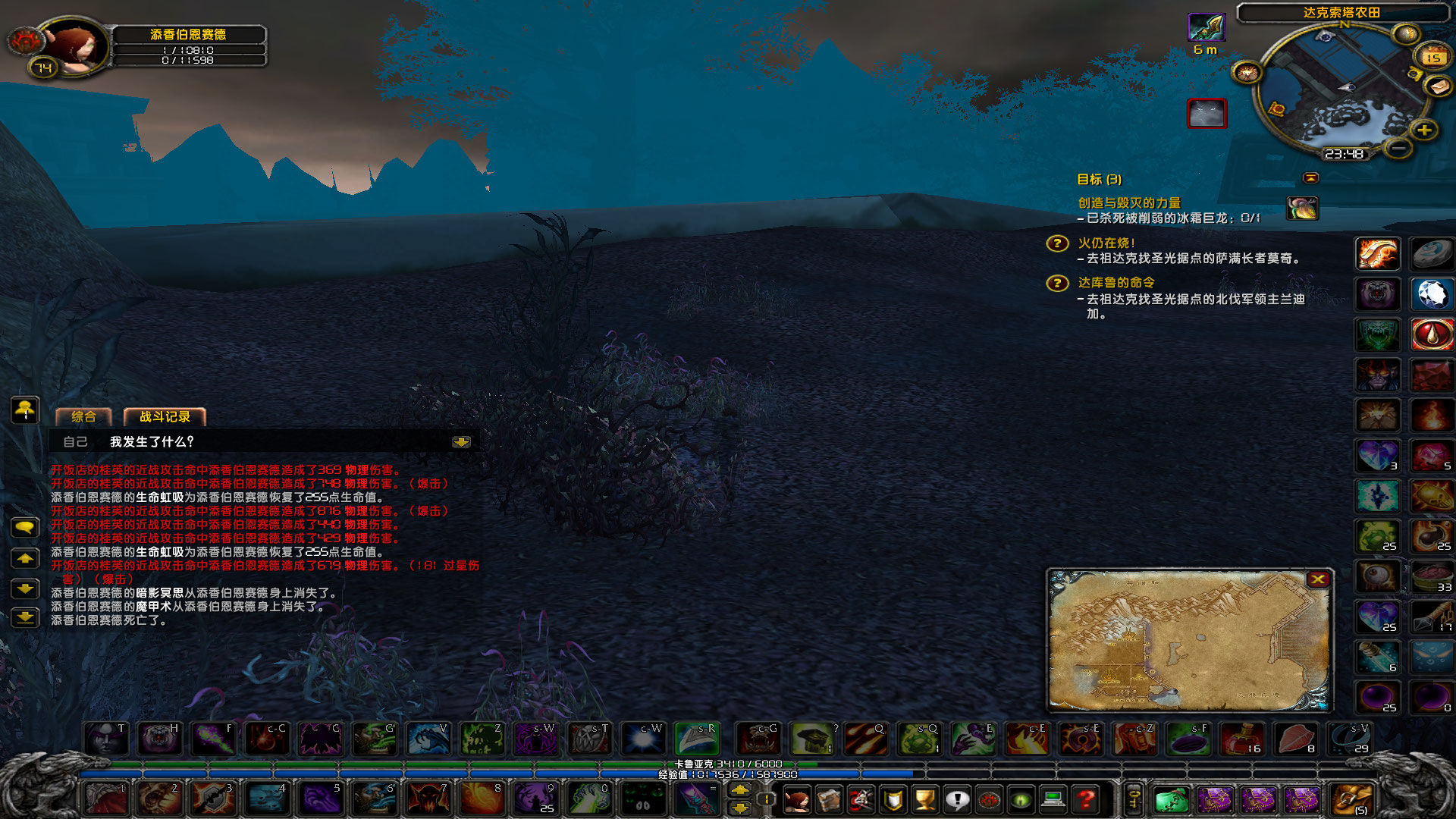Switch to the 综合 chat tab
This screenshot has width=1456, height=819.
tap(83, 417)
